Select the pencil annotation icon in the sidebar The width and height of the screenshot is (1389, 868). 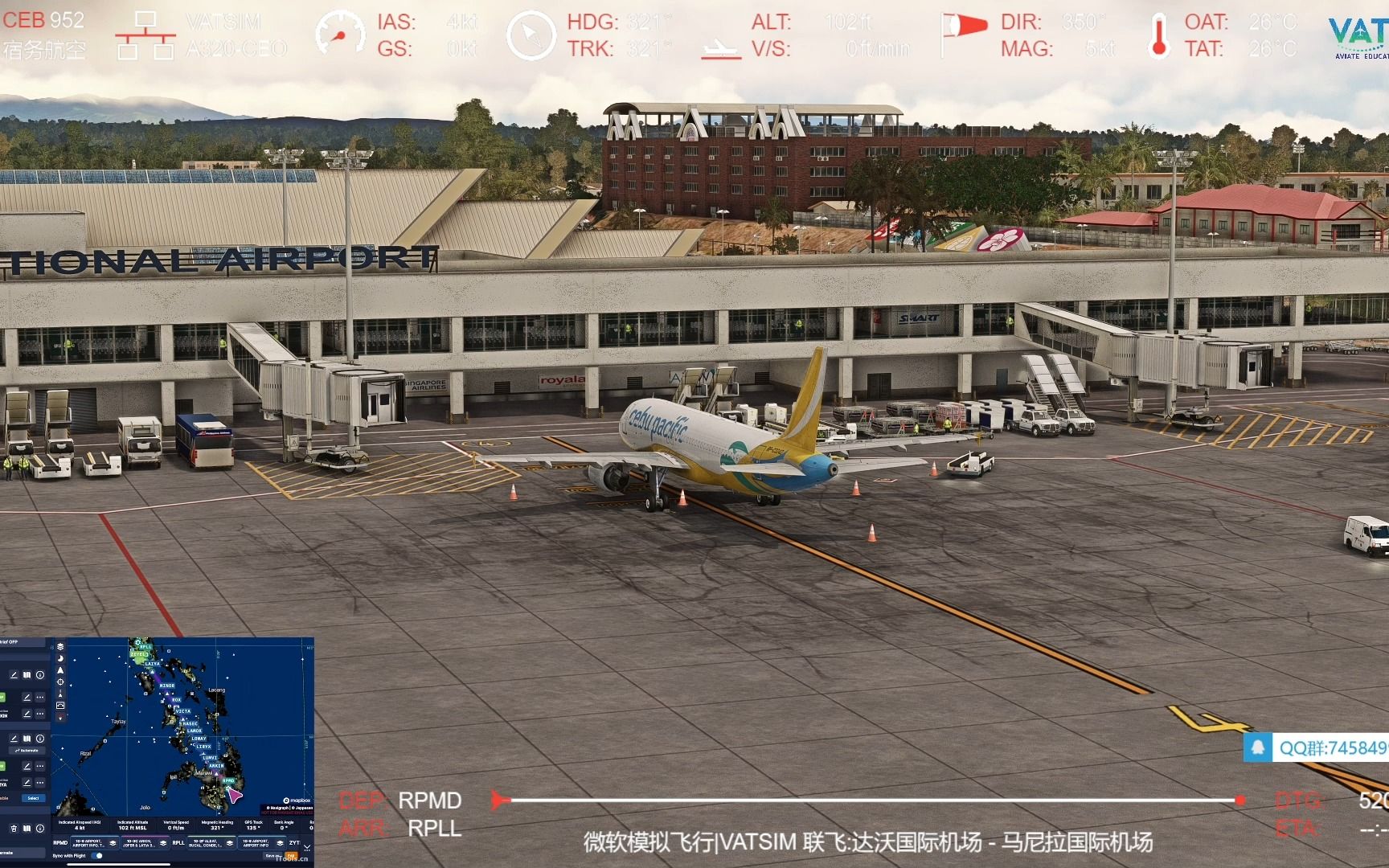(x=14, y=675)
